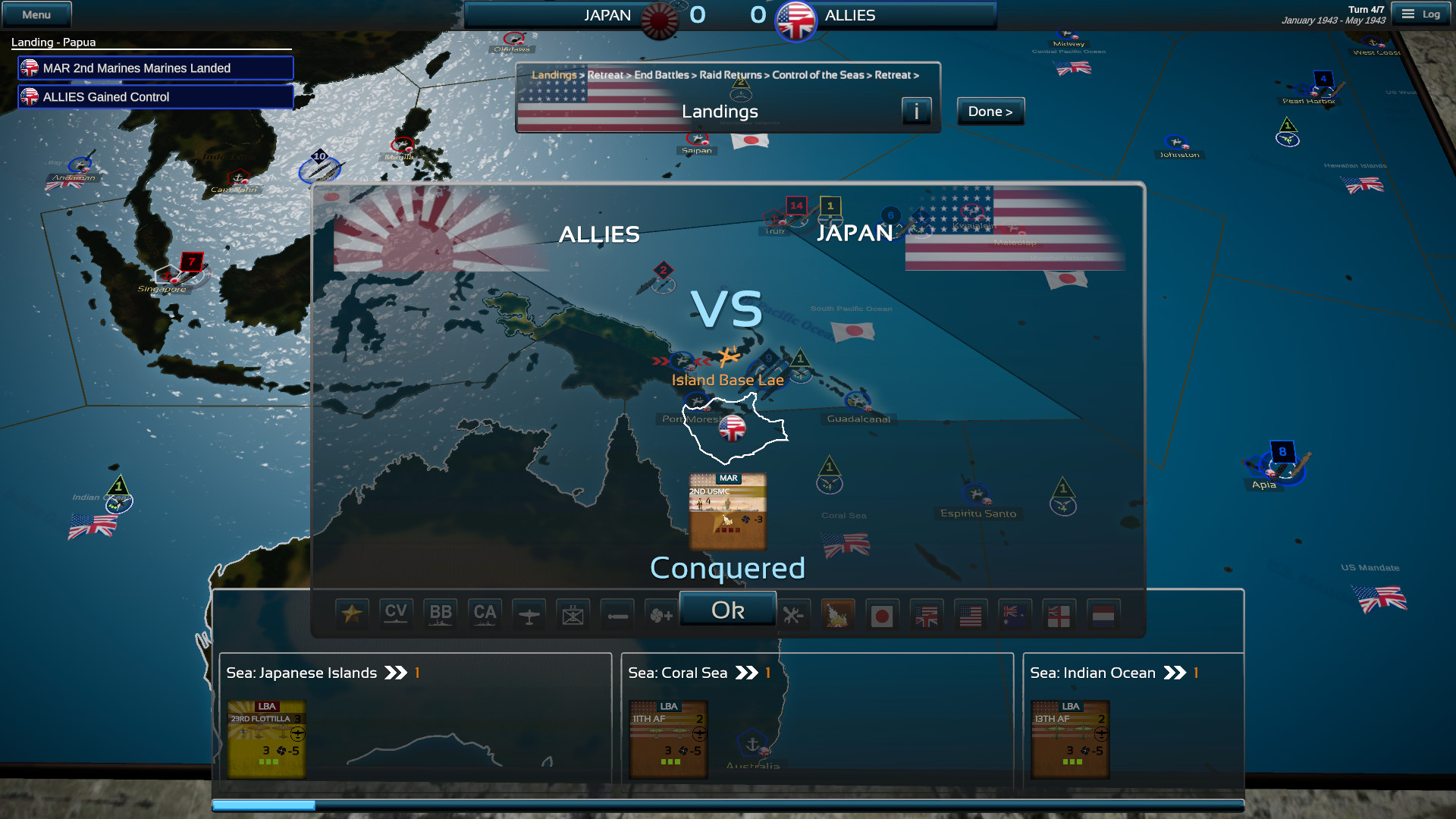Toggle the infantry unit filter
This screenshot has width=1456, height=819.
pyautogui.click(x=573, y=613)
